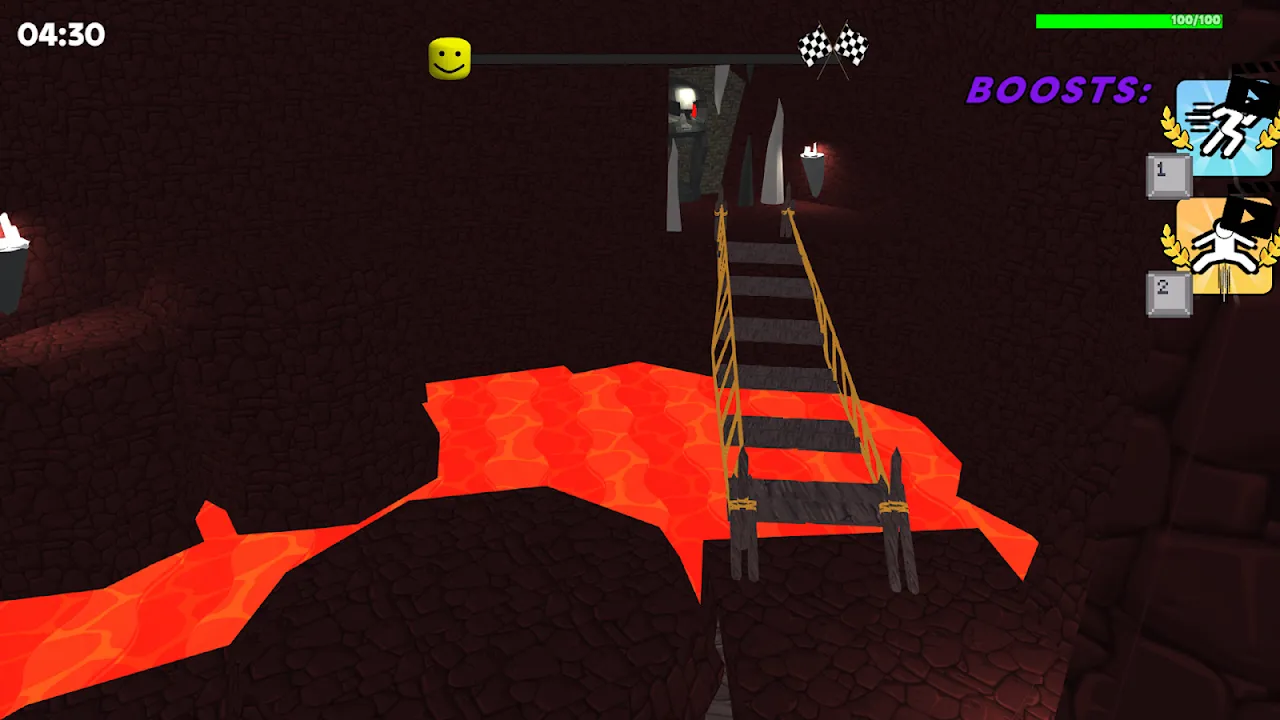
Task: Use the orange jump boost icon
Action: pyautogui.click(x=1223, y=247)
